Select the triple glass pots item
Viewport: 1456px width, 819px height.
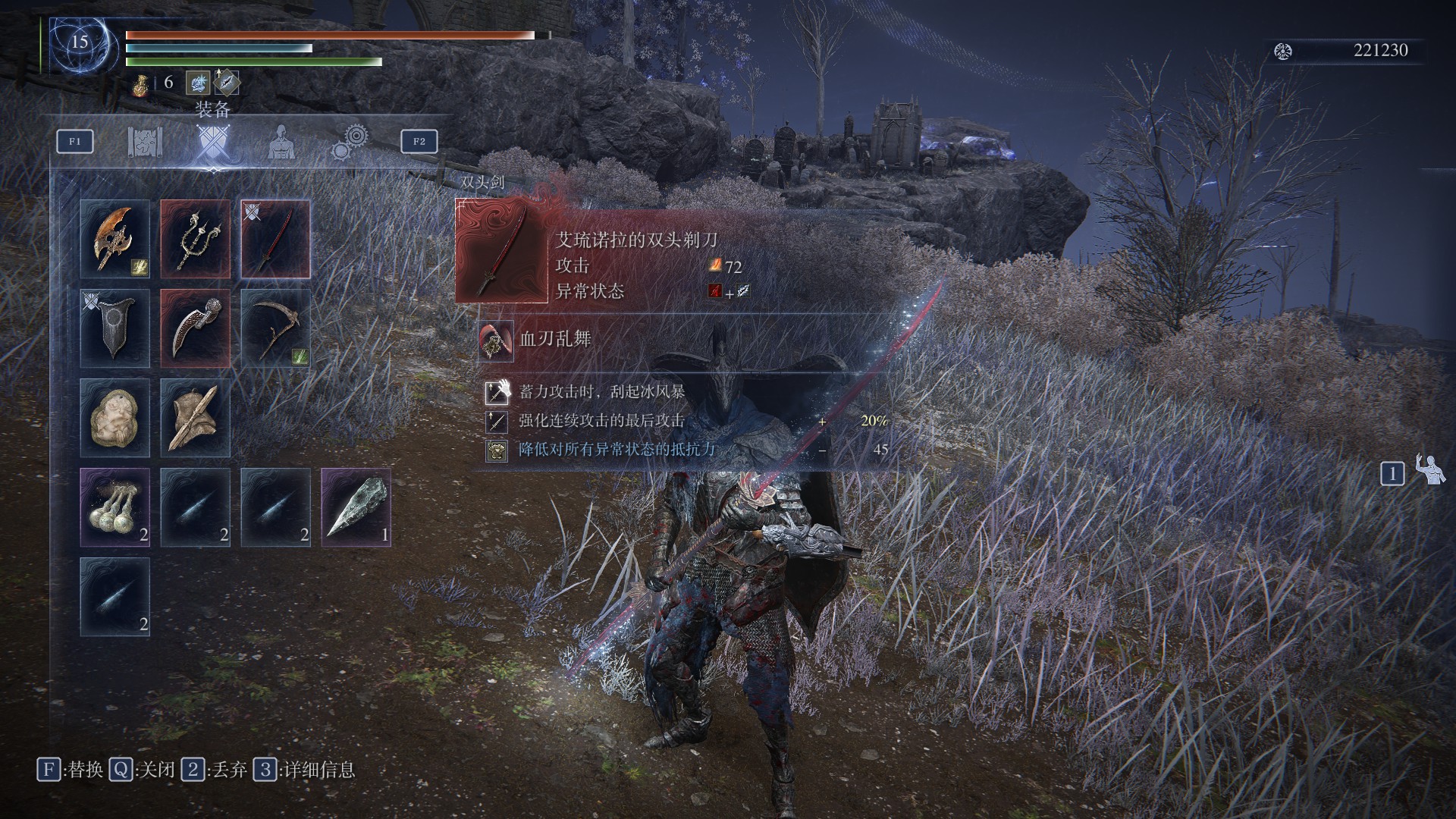coord(115,507)
